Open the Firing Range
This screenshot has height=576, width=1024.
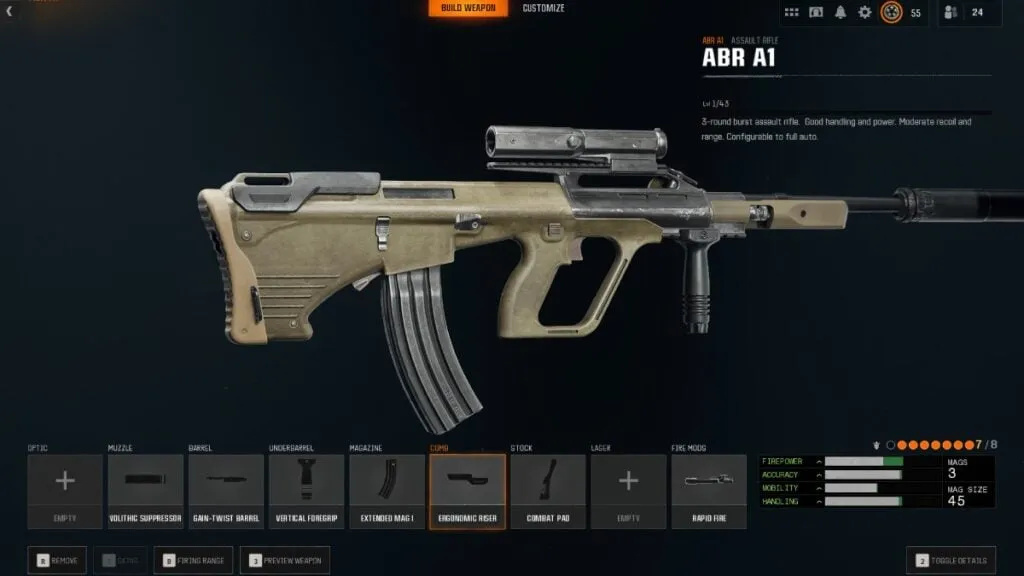195,560
